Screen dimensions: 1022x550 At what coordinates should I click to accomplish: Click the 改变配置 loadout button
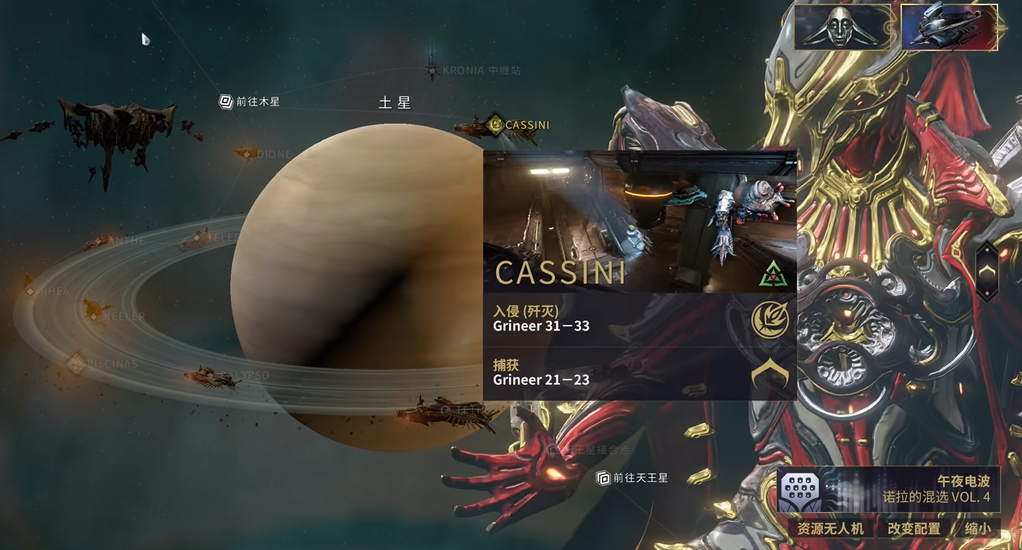point(913,528)
